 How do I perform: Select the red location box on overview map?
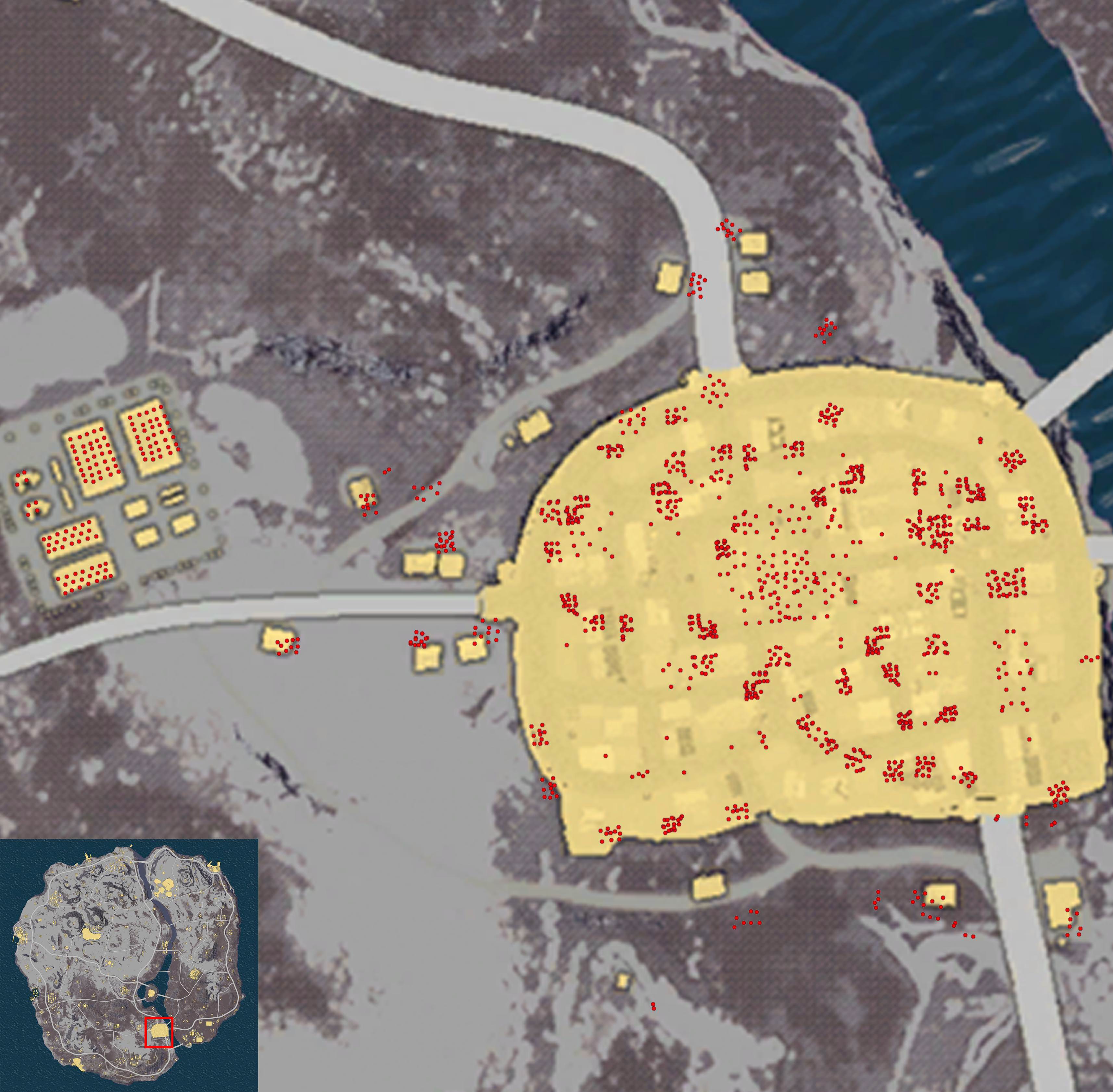[x=159, y=1032]
